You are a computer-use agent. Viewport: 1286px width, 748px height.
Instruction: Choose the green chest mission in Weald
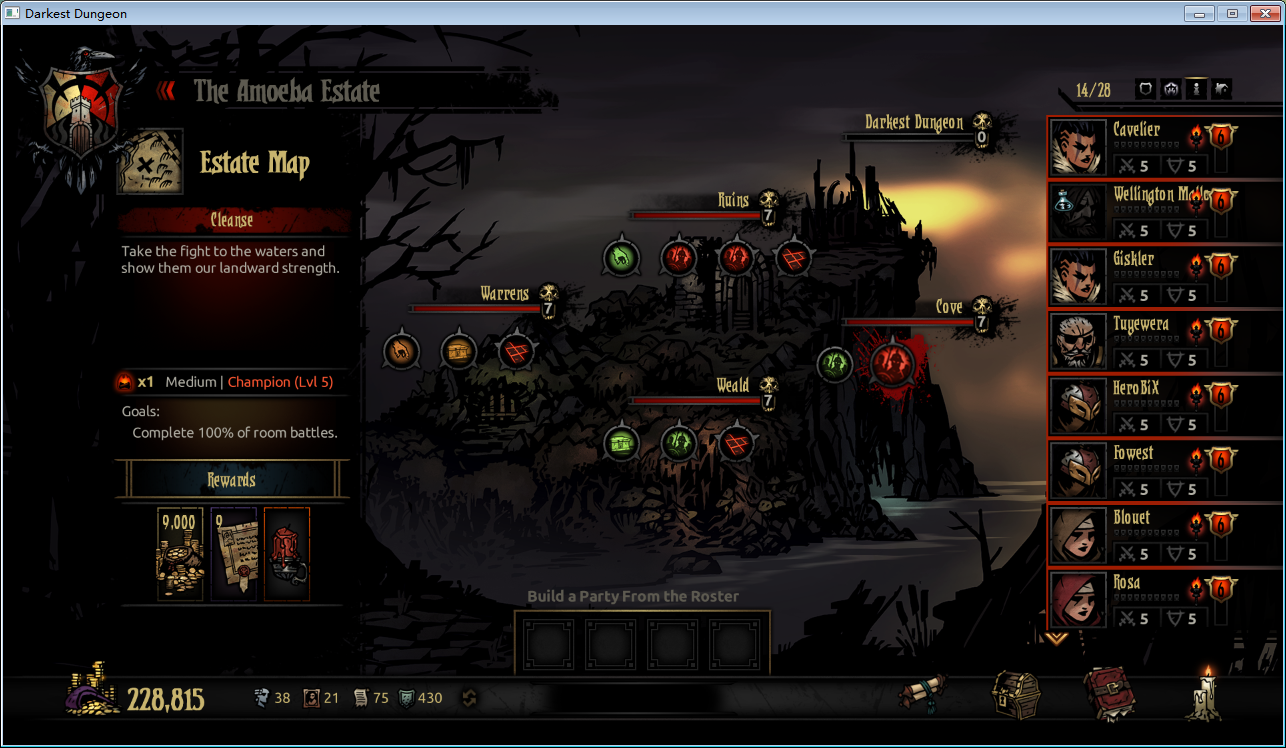pos(621,442)
